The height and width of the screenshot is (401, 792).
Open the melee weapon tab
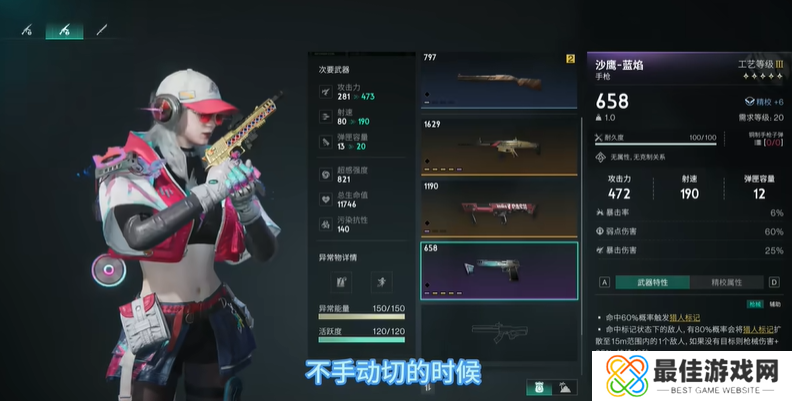pos(100,31)
